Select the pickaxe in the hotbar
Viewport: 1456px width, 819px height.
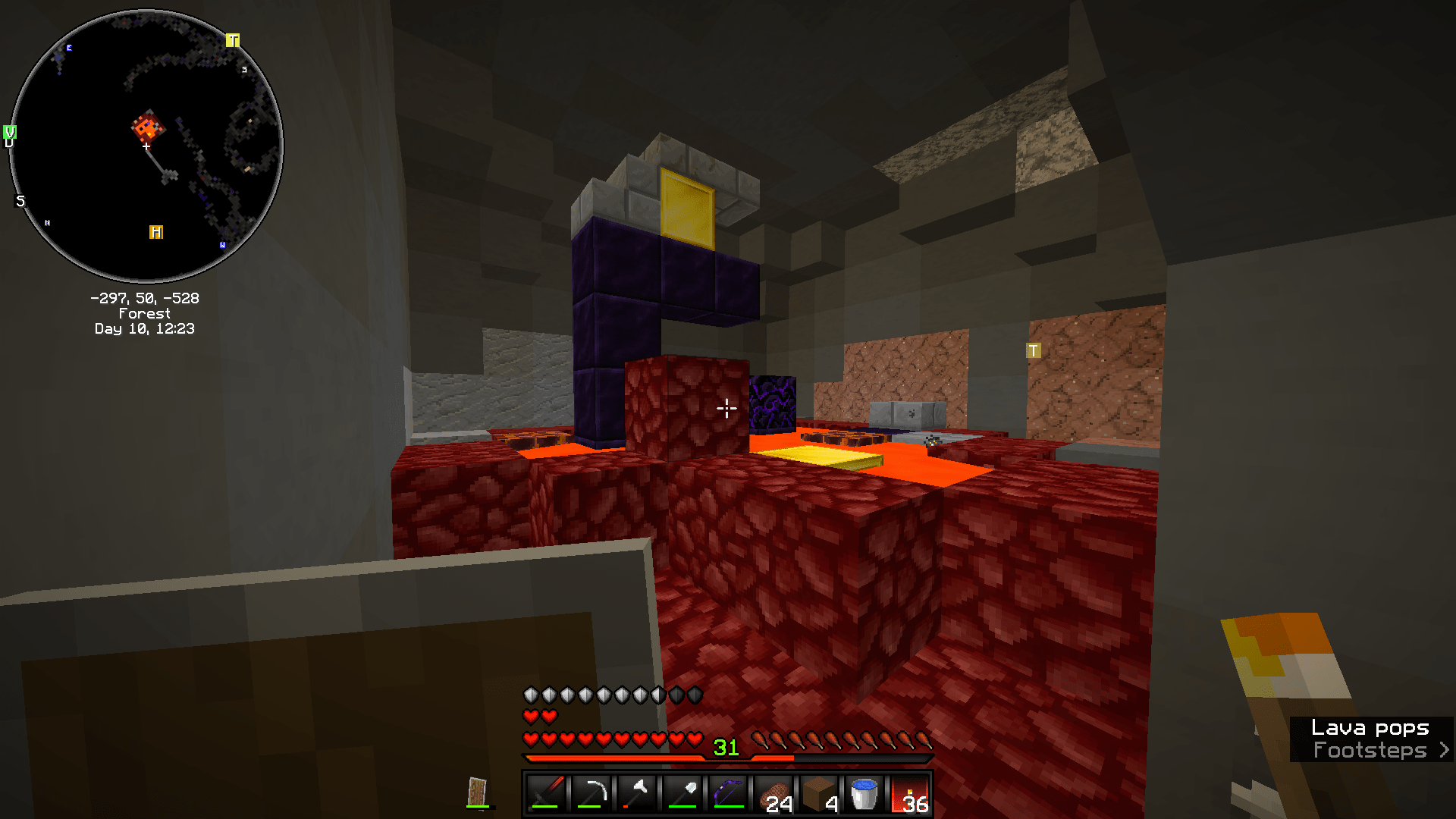(x=590, y=793)
